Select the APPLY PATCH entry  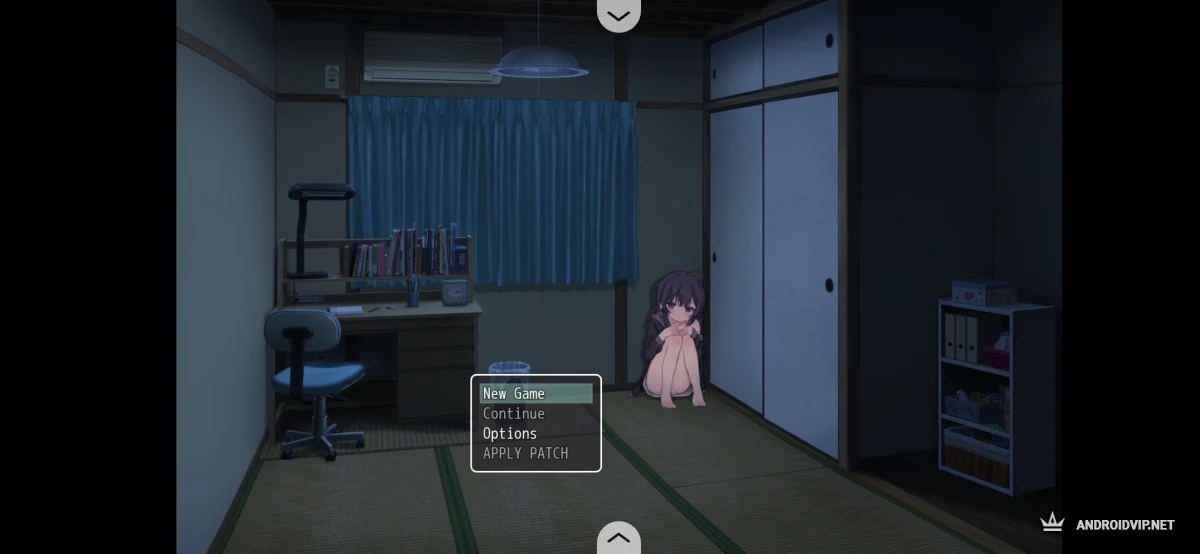click(x=535, y=454)
